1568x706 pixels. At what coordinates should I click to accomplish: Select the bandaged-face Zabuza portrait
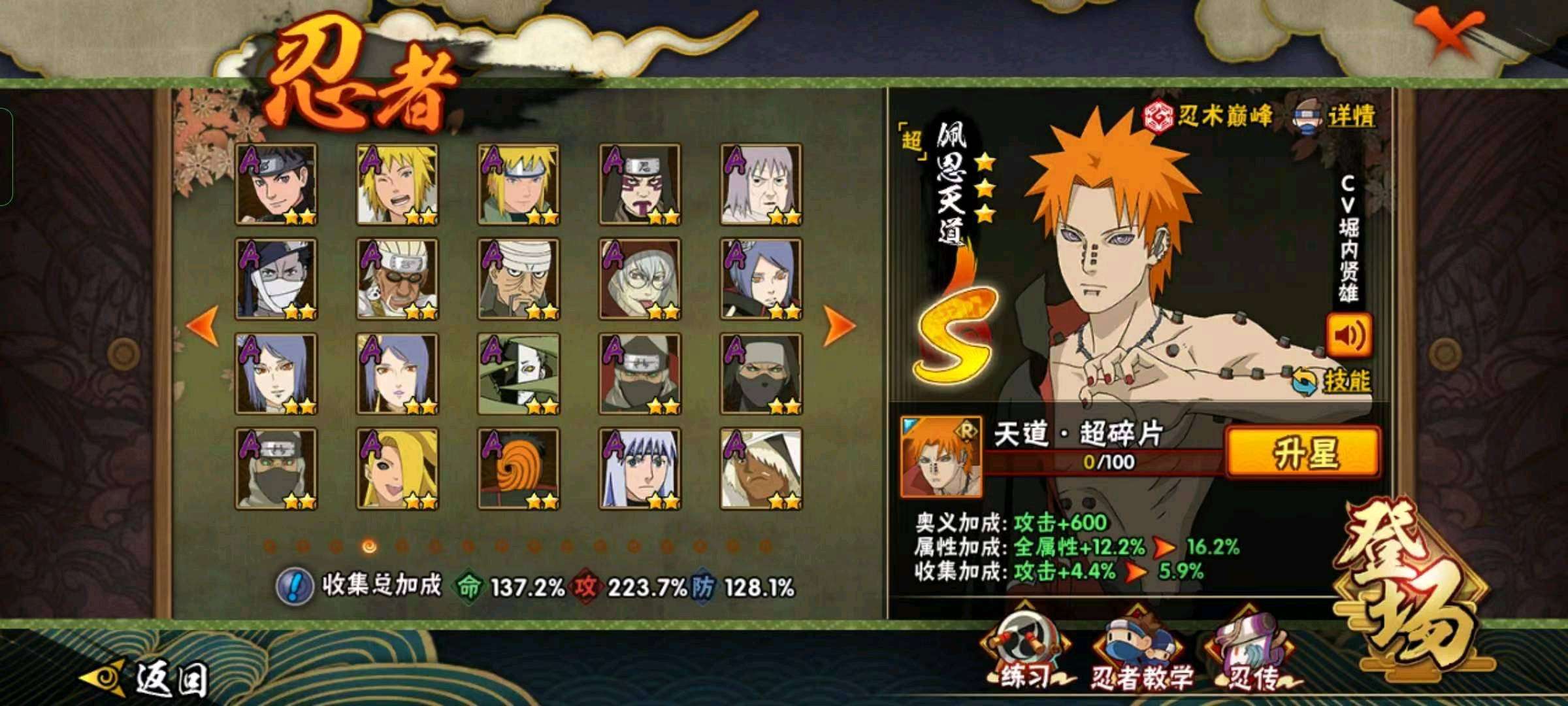(x=276, y=279)
